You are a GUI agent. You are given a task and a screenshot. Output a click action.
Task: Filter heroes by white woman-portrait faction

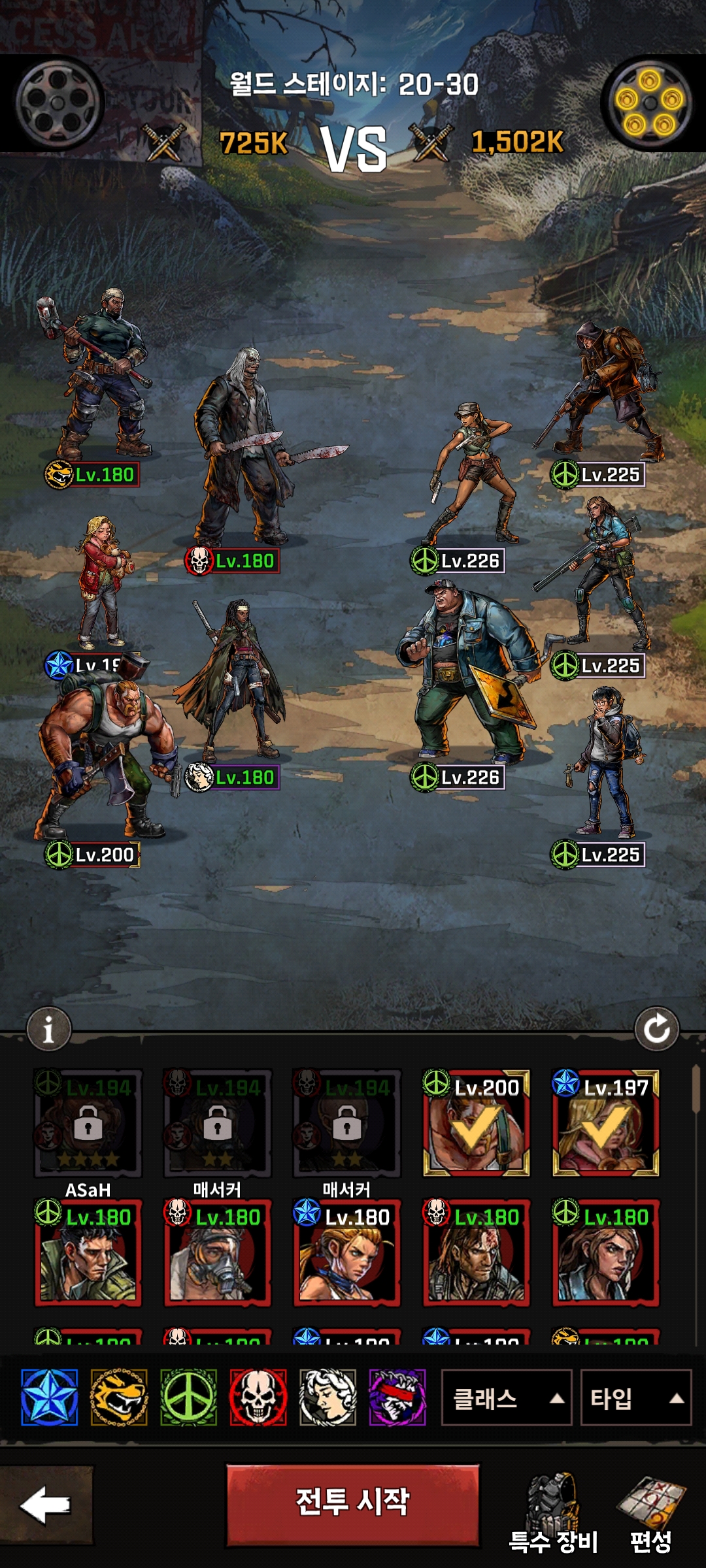coord(328,1397)
